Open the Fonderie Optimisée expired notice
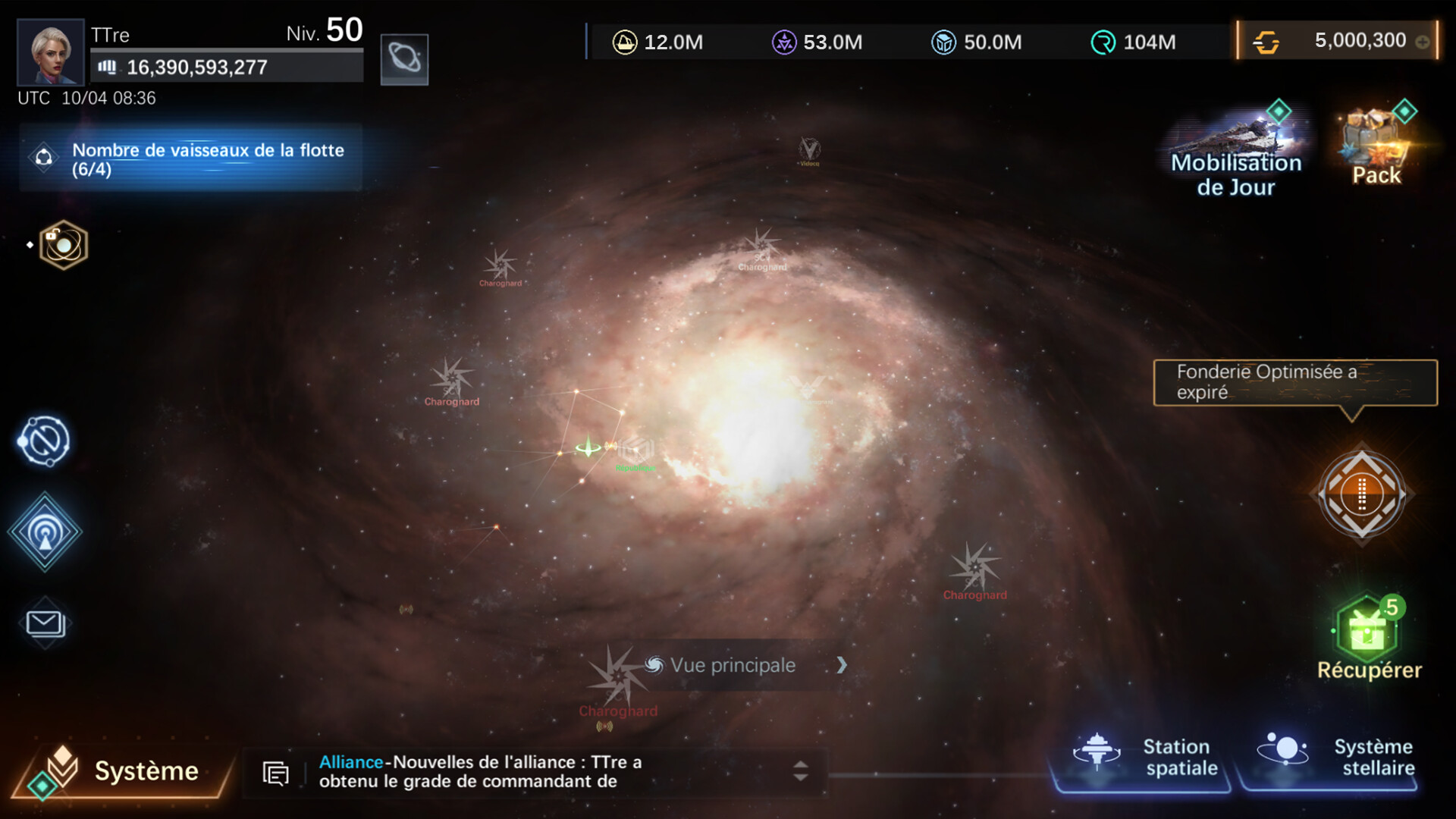Screen dimensions: 1456x819 coord(1295,383)
